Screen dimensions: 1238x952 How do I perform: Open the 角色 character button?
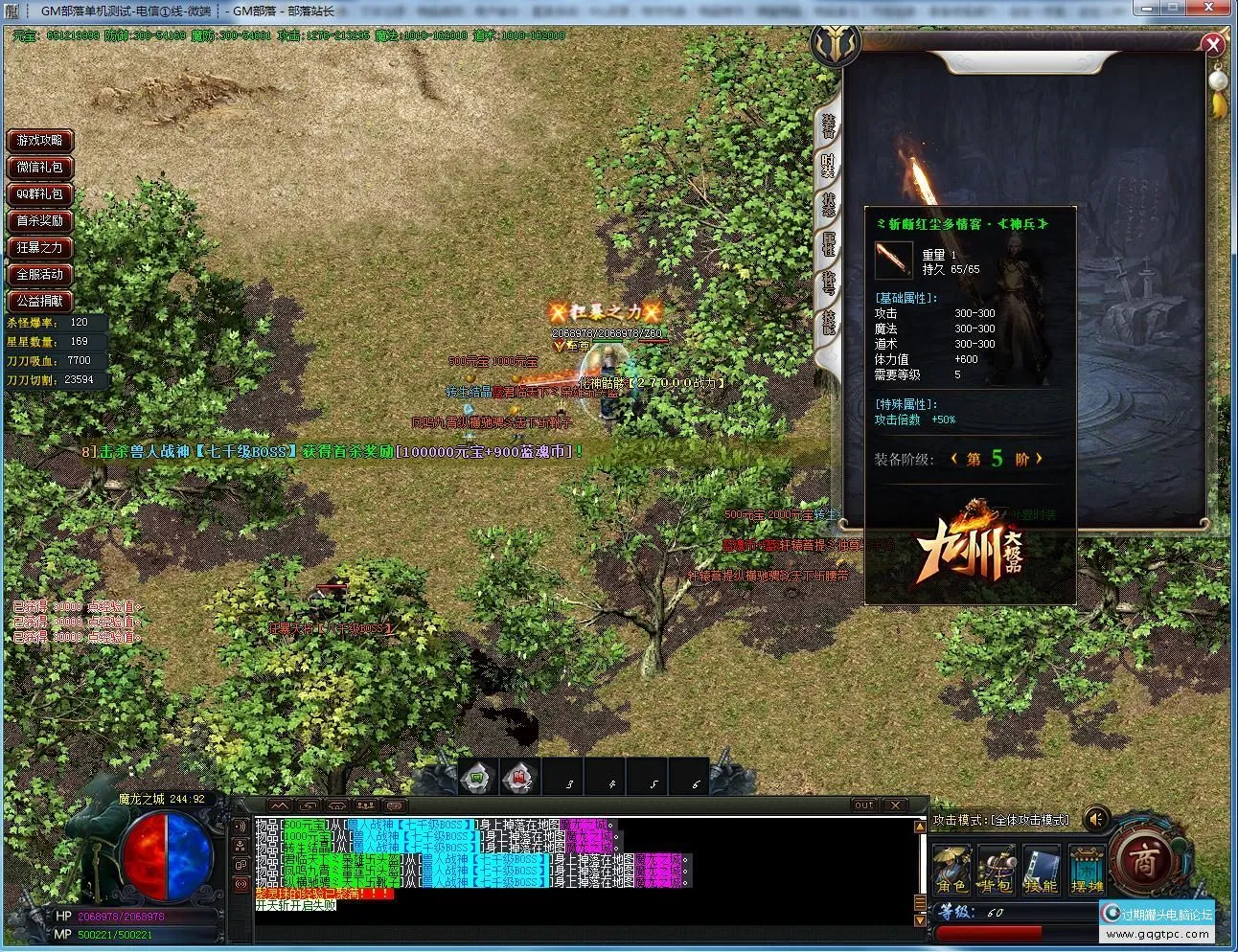pyautogui.click(x=951, y=868)
